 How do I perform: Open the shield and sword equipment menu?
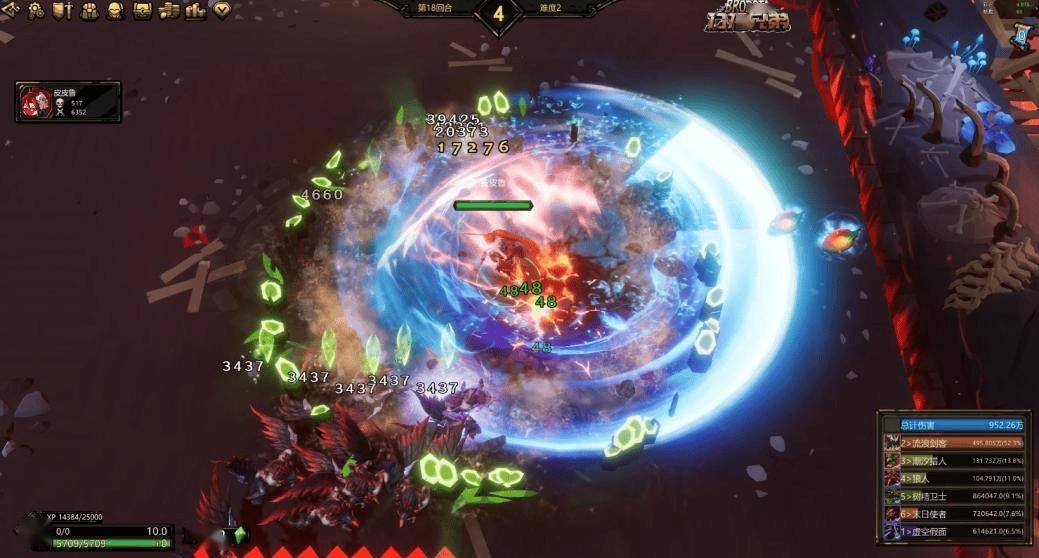tap(62, 11)
